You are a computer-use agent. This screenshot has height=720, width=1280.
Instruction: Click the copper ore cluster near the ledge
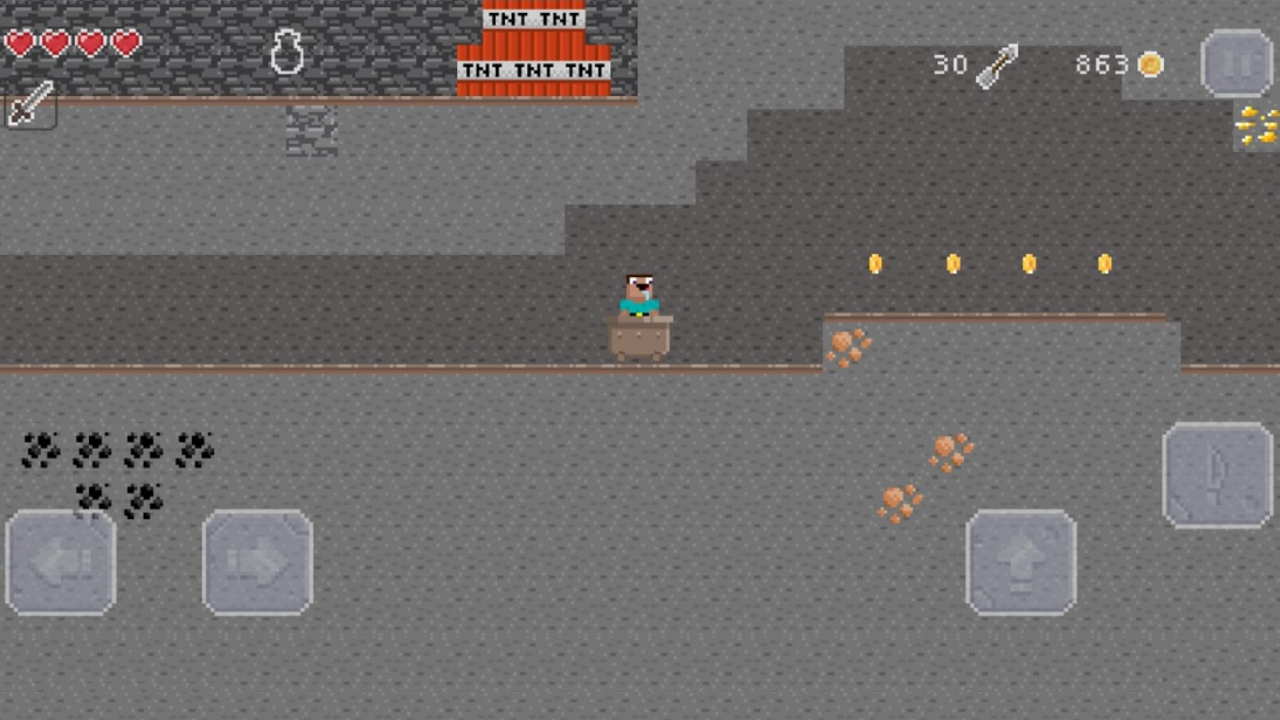[x=849, y=347]
